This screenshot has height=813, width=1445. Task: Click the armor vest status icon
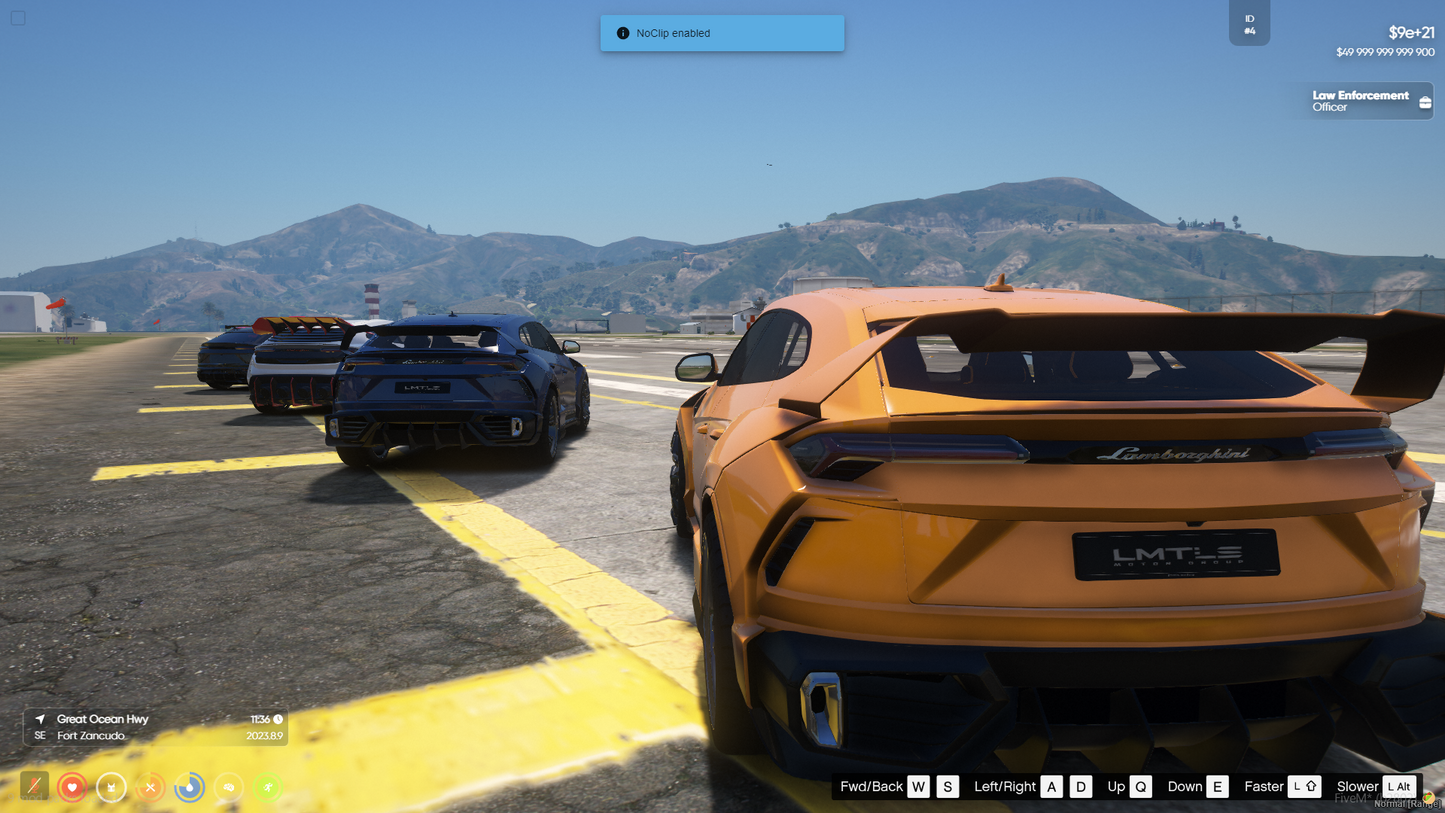(x=111, y=787)
